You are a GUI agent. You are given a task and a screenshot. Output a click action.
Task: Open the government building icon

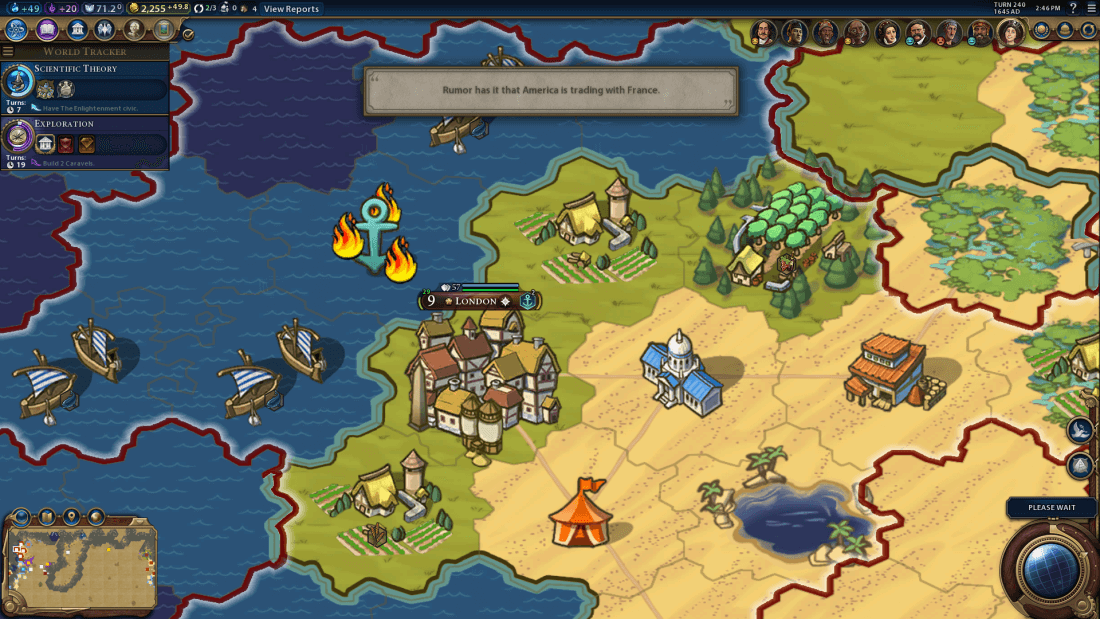[75, 30]
